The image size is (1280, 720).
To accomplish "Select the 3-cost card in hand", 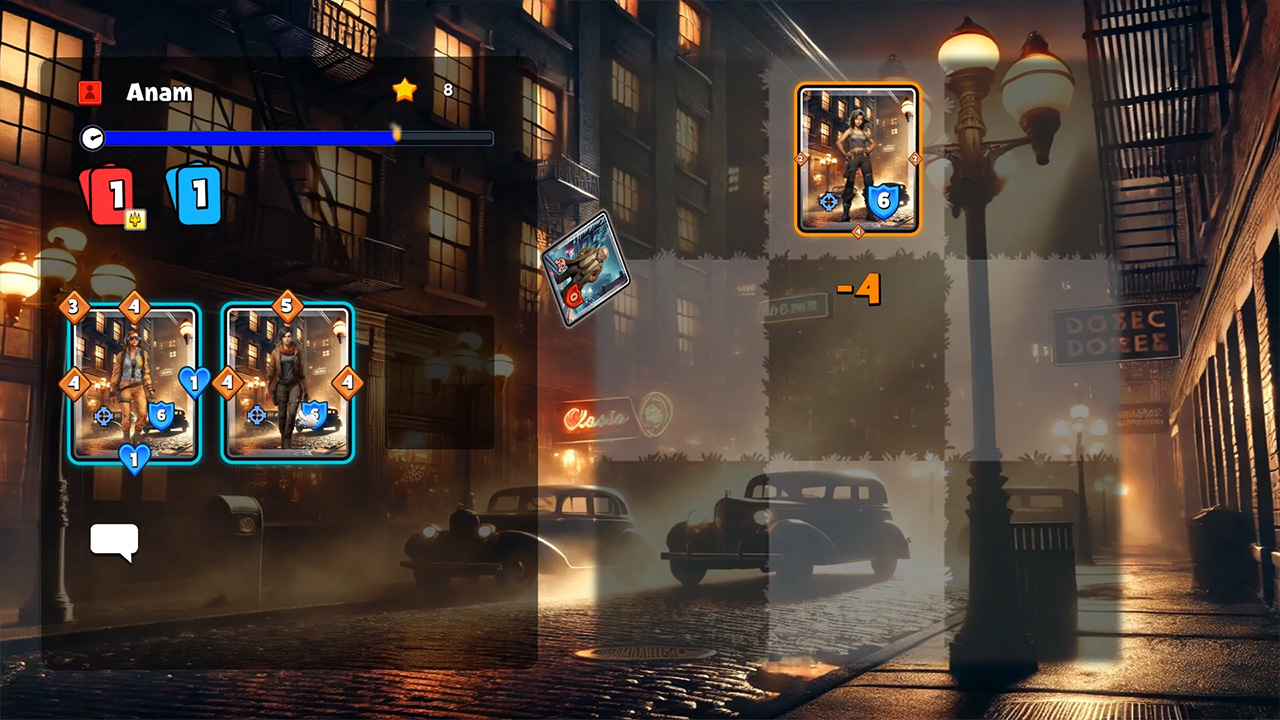I will (x=133, y=383).
